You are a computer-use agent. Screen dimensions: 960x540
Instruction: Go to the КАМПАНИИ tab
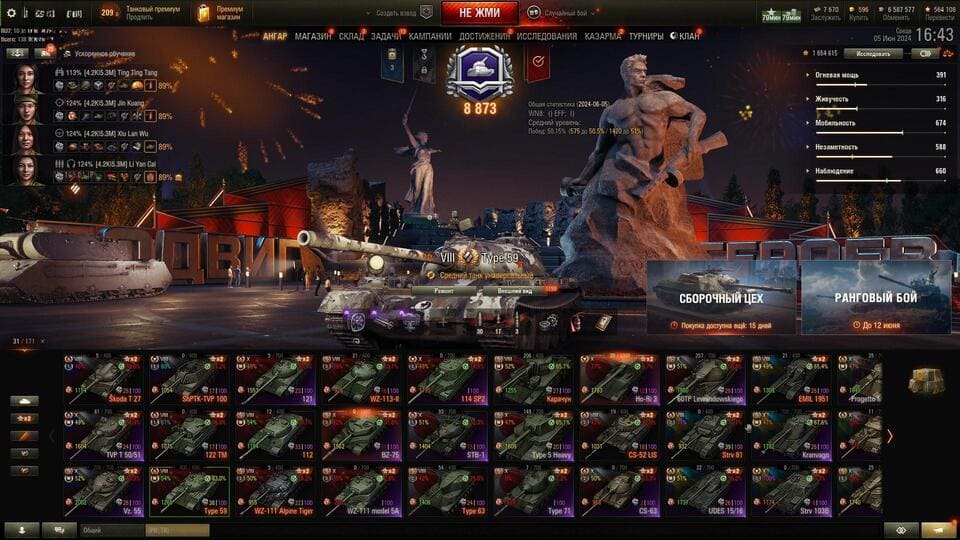430,37
